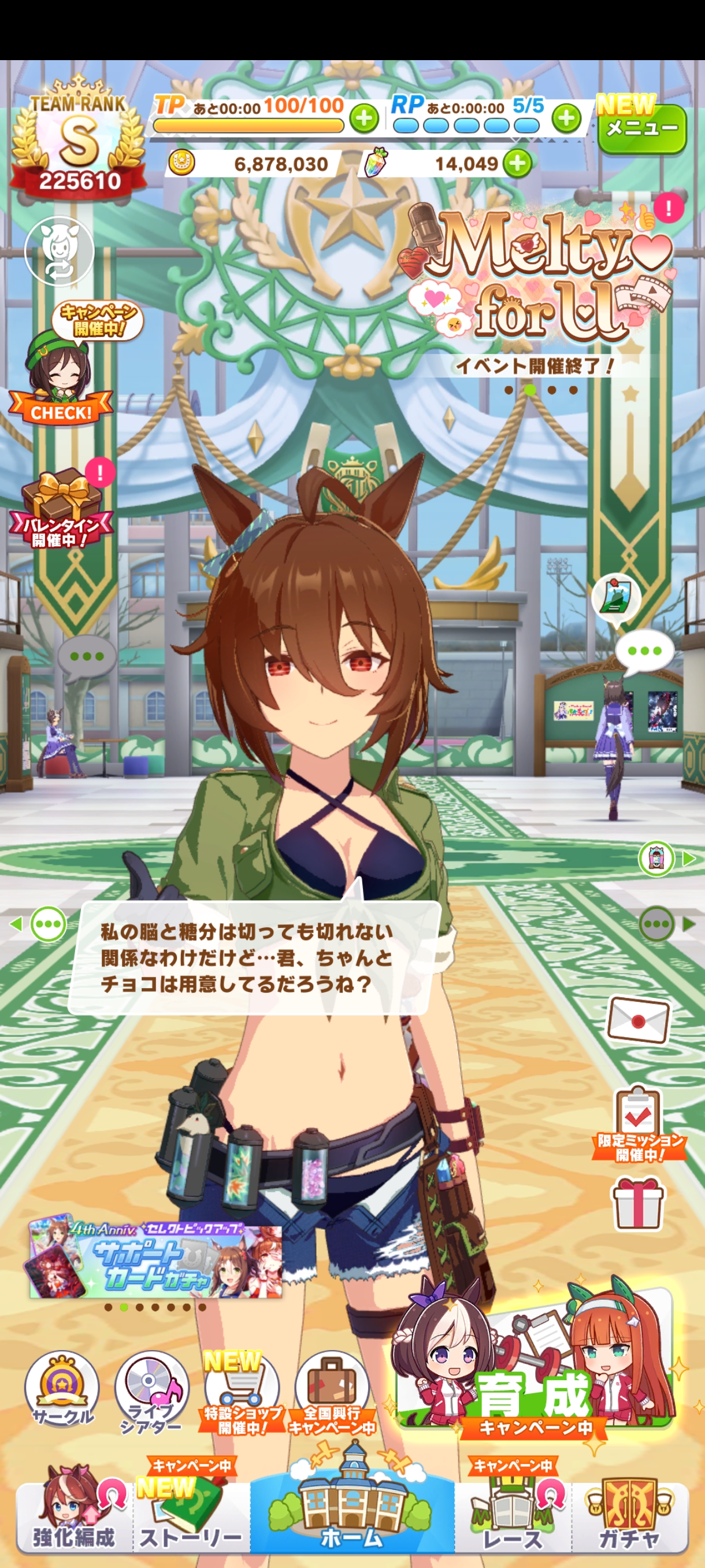Open the サークル circle menu
This screenshot has width=705, height=1568.
pos(61,1391)
